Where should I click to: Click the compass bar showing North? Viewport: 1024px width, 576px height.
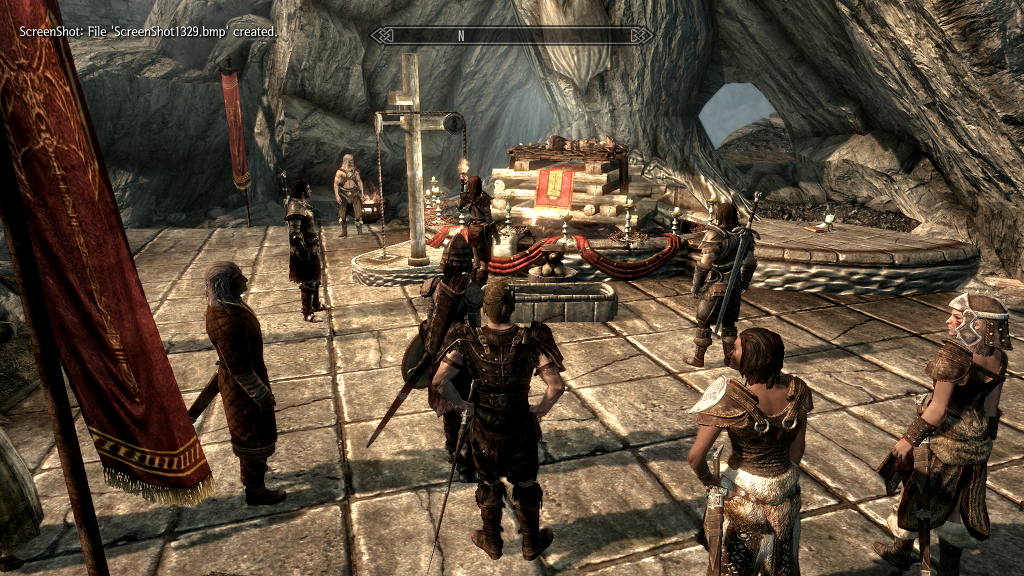coord(511,35)
